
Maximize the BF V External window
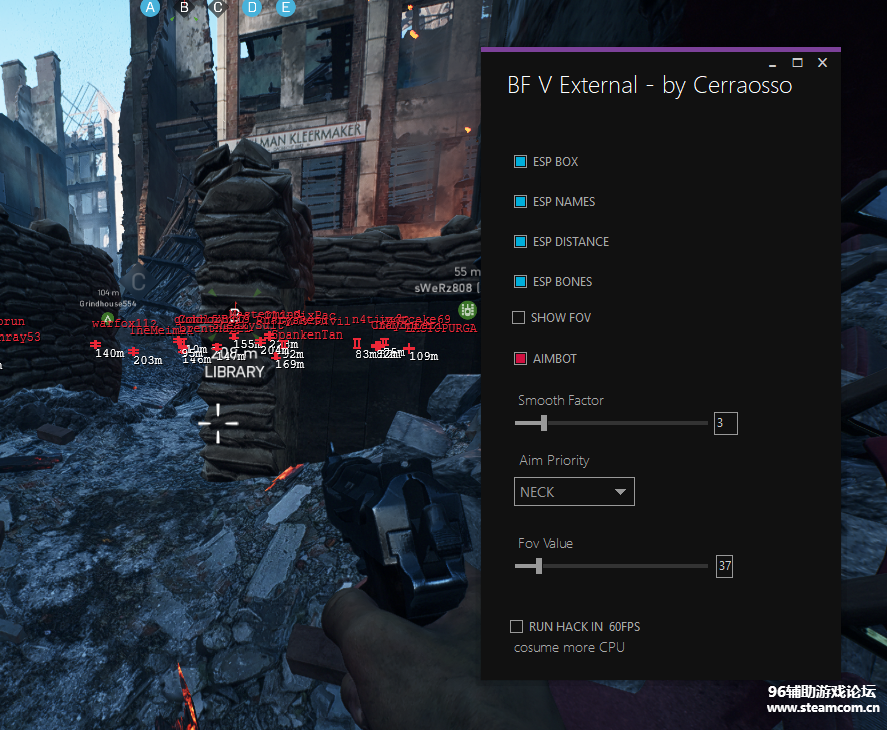click(x=797, y=63)
